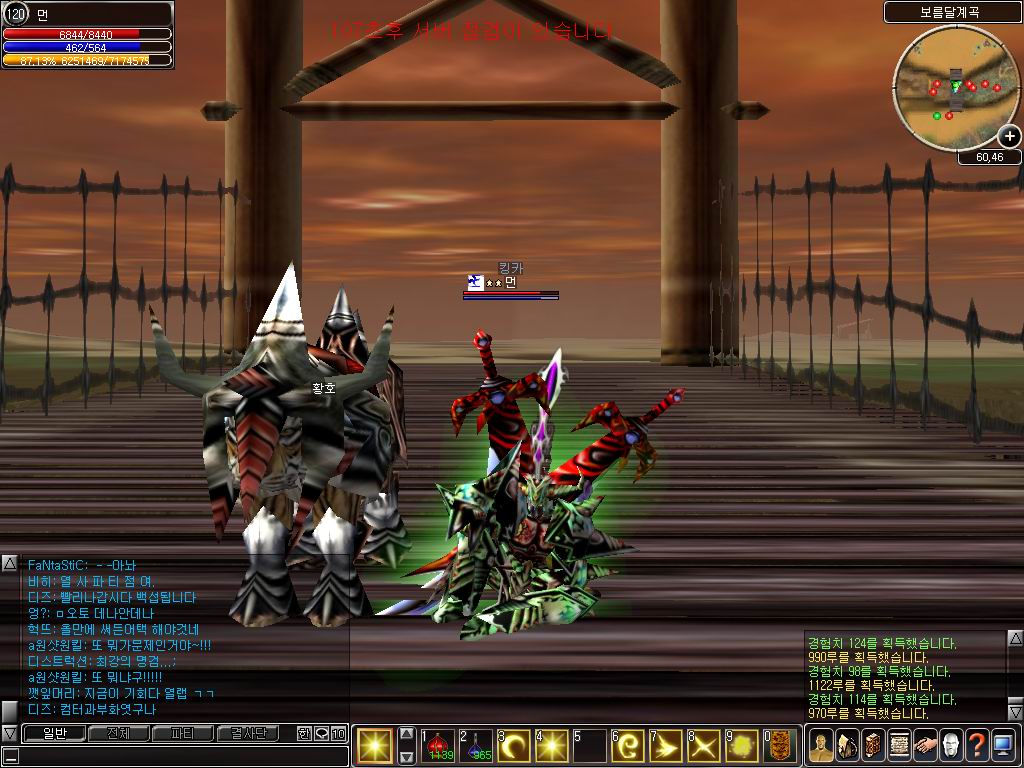The image size is (1024, 768).
Task: Open help with the question mark icon
Action: tap(976, 746)
